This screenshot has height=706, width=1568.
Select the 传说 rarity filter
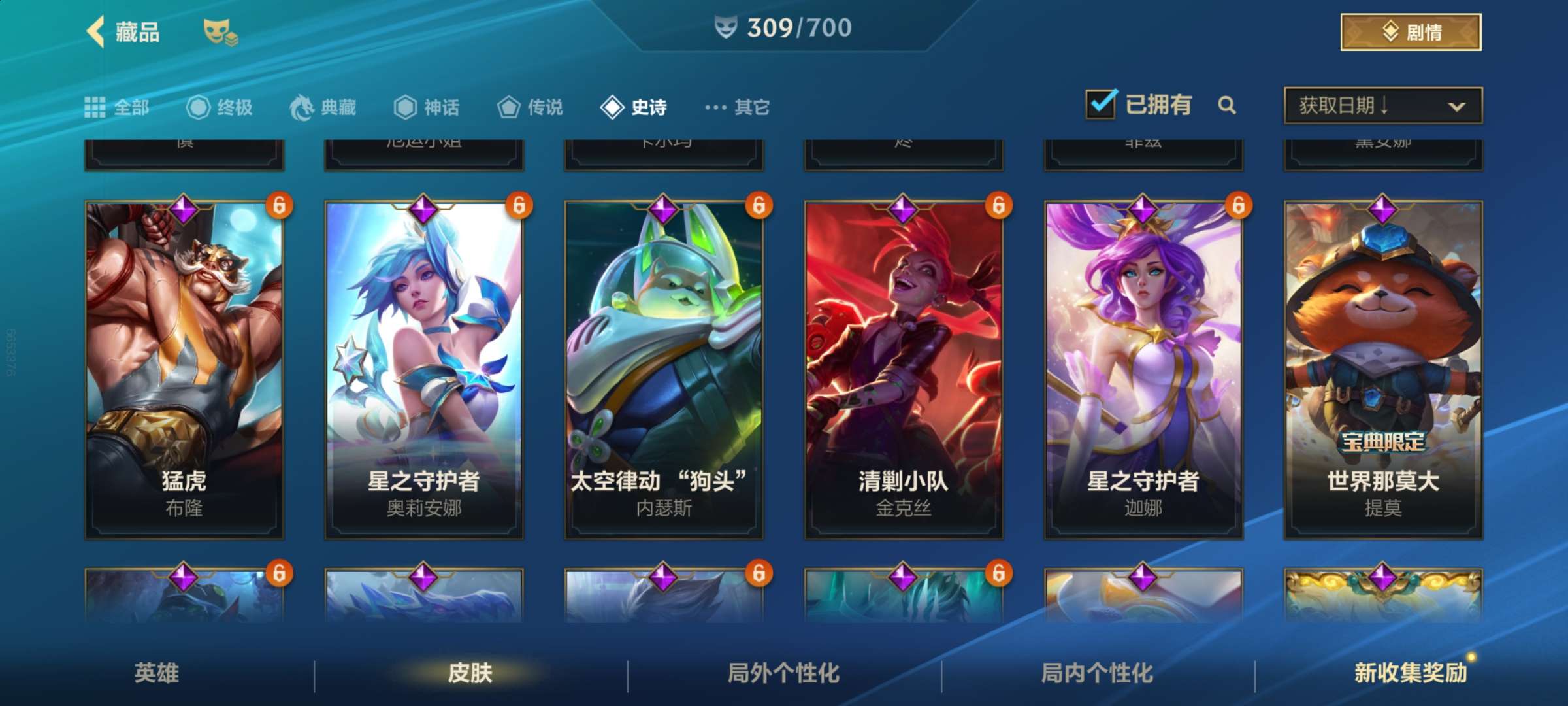(530, 107)
